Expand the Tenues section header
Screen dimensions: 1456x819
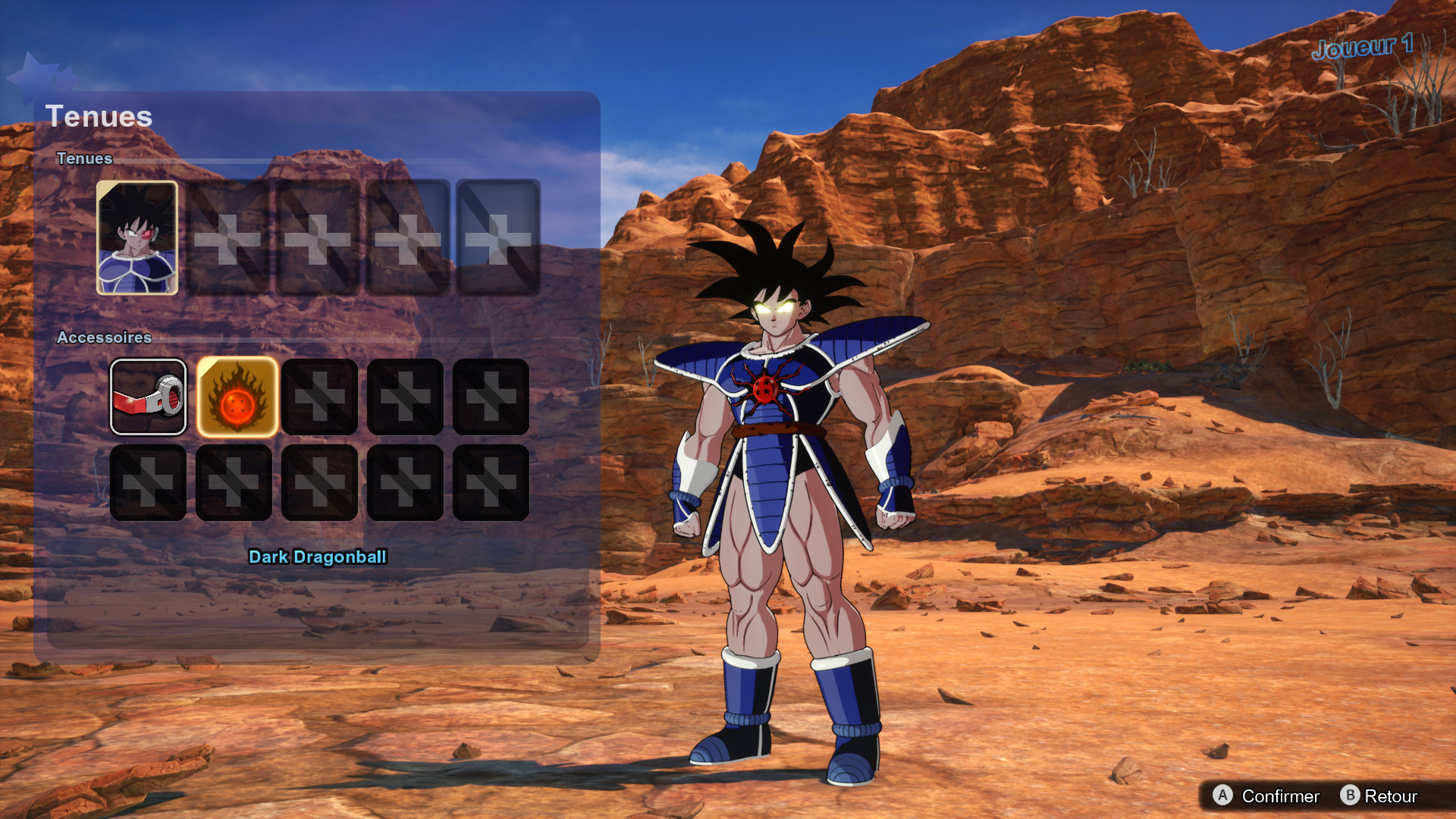tap(85, 159)
